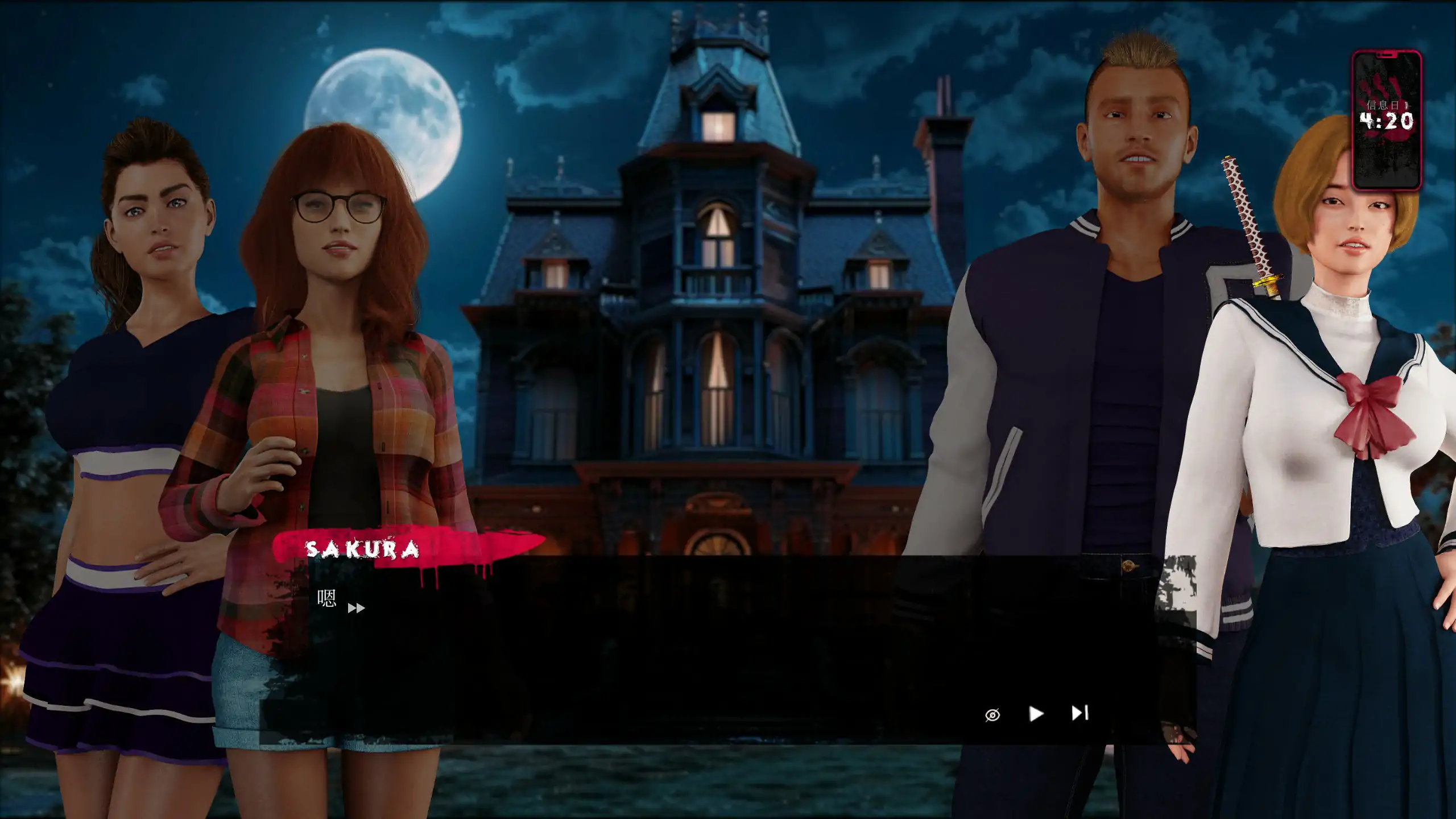The height and width of the screenshot is (819, 1456).
Task: Open the phone showing 4:20
Action: tap(1387, 121)
